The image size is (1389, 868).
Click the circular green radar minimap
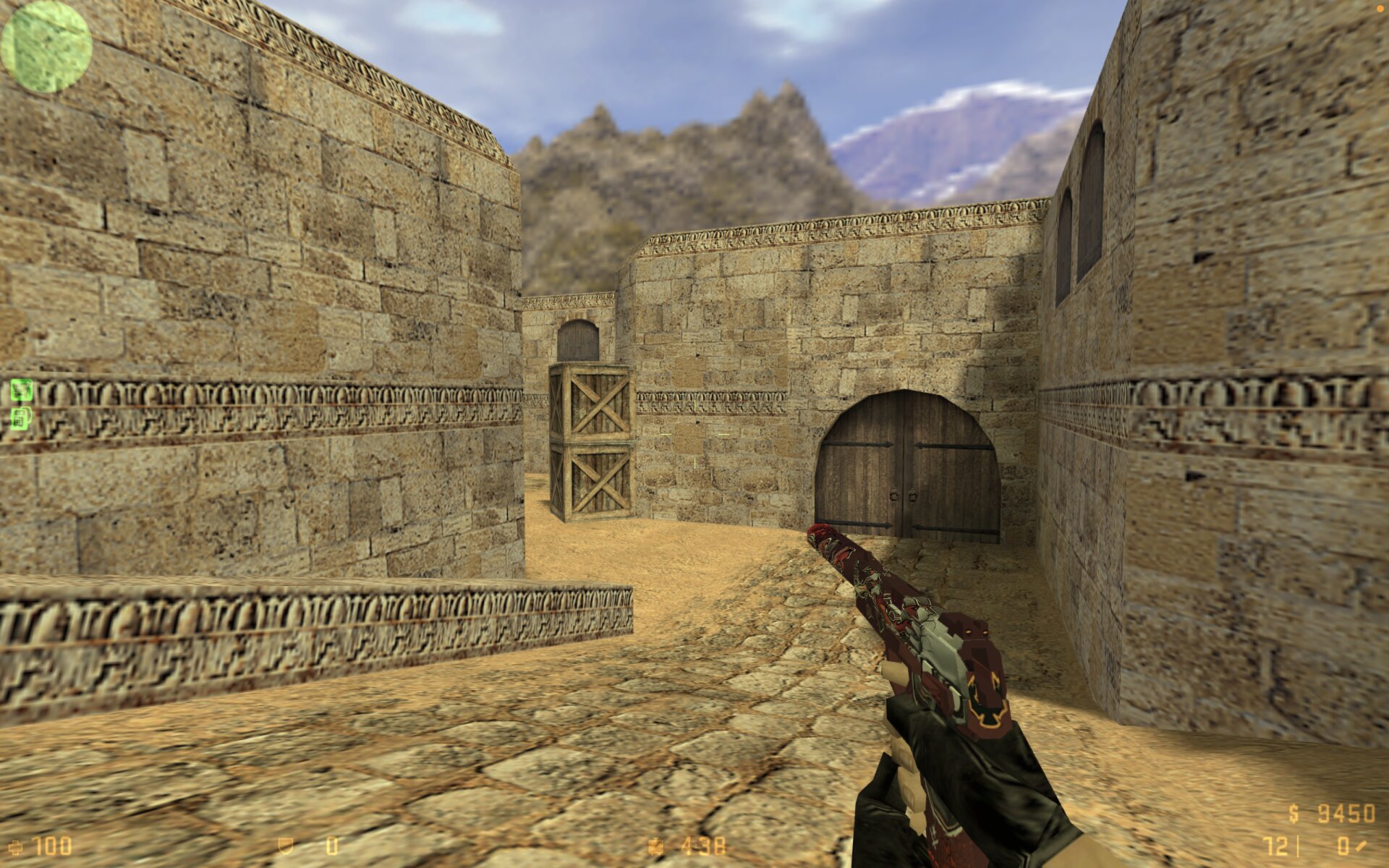click(x=46, y=46)
